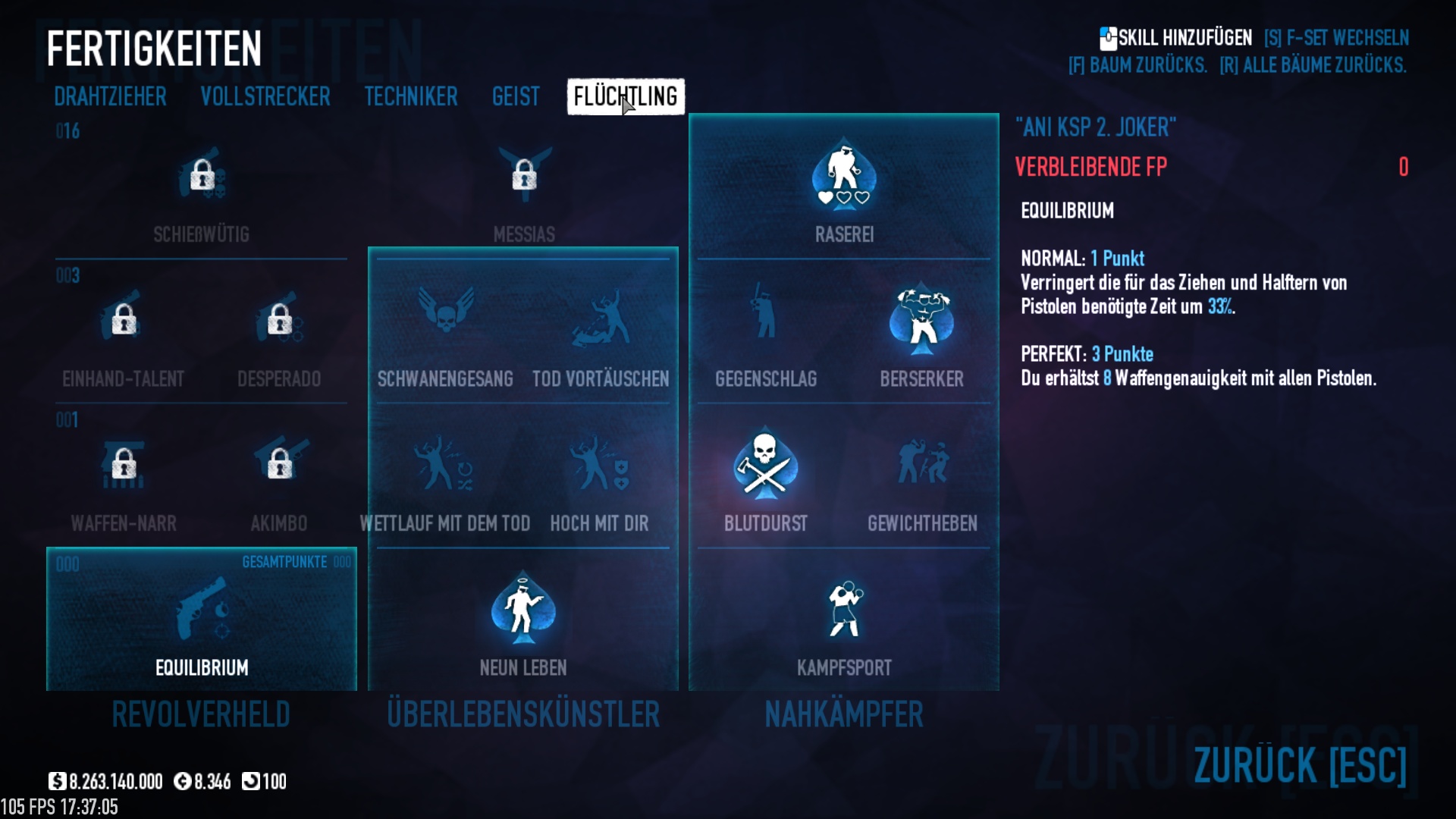Show the Geist skill tree
The width and height of the screenshot is (1456, 819).
(516, 97)
